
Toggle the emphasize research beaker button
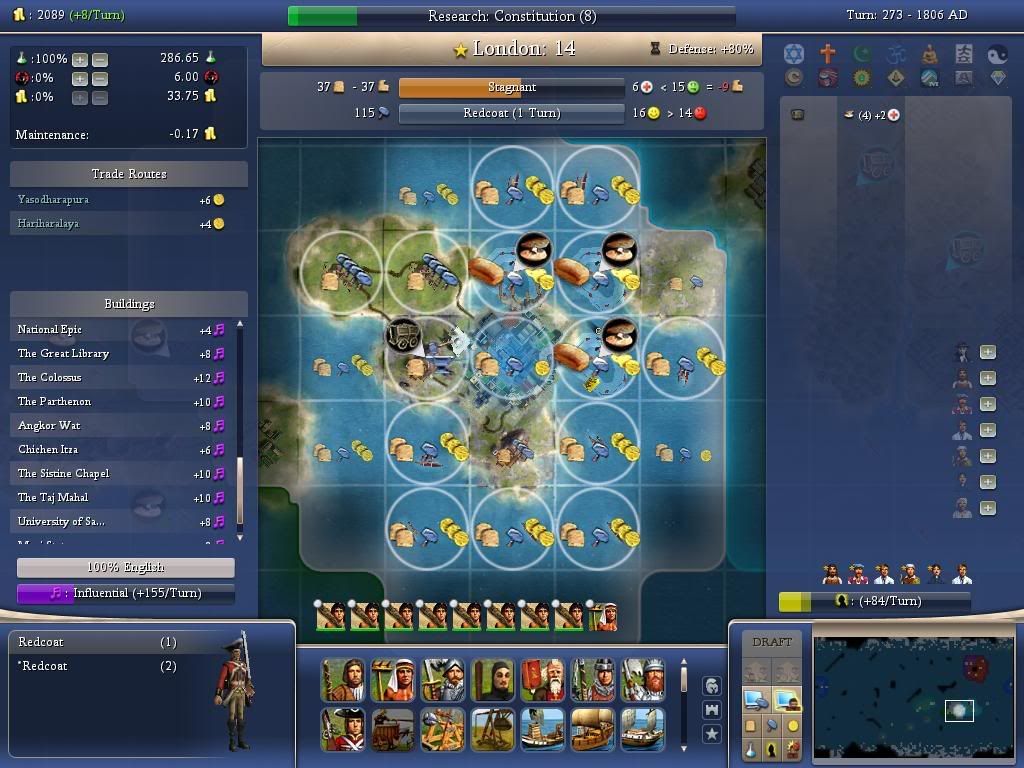750,749
